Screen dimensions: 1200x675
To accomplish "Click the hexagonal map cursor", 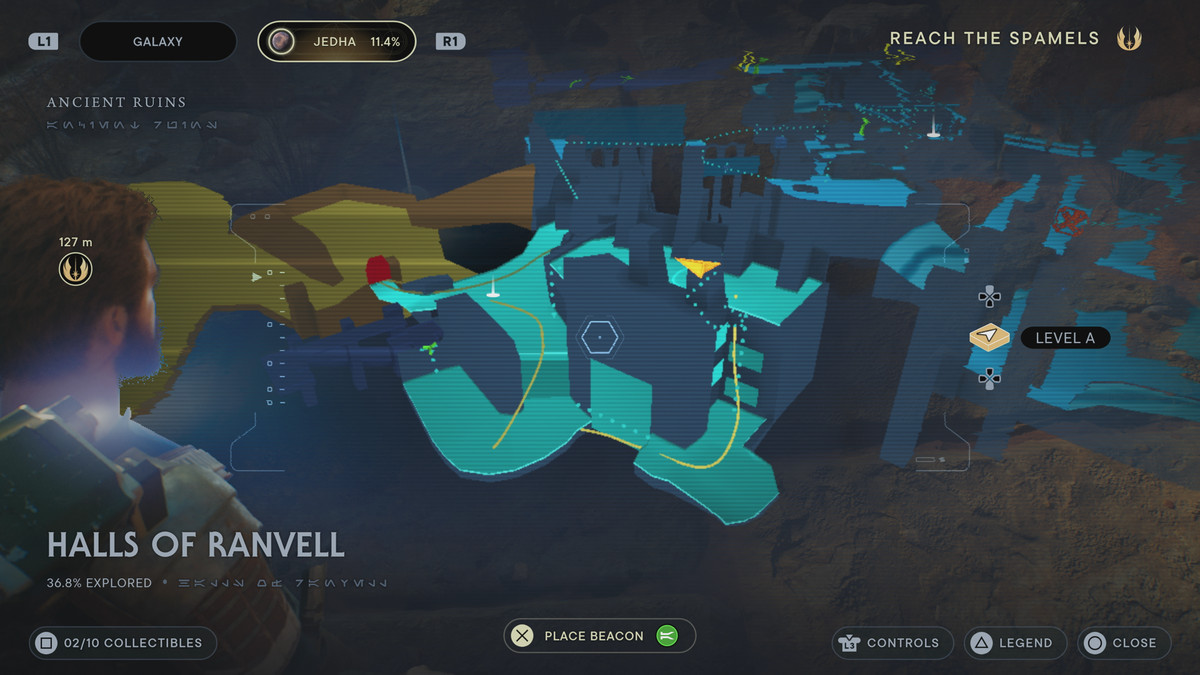I will (x=600, y=338).
